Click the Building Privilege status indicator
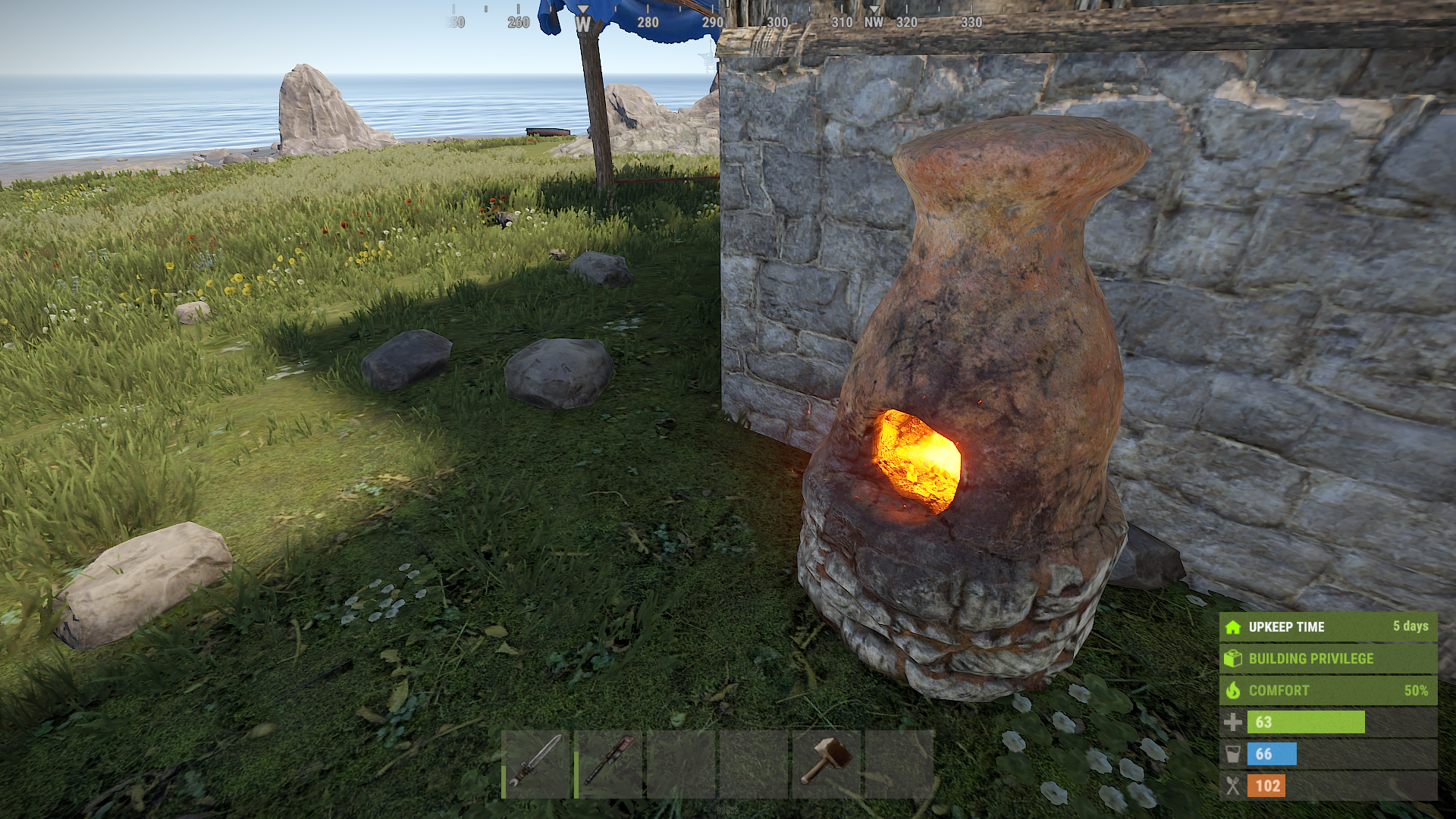The image size is (1456, 819). pyautogui.click(x=1328, y=658)
